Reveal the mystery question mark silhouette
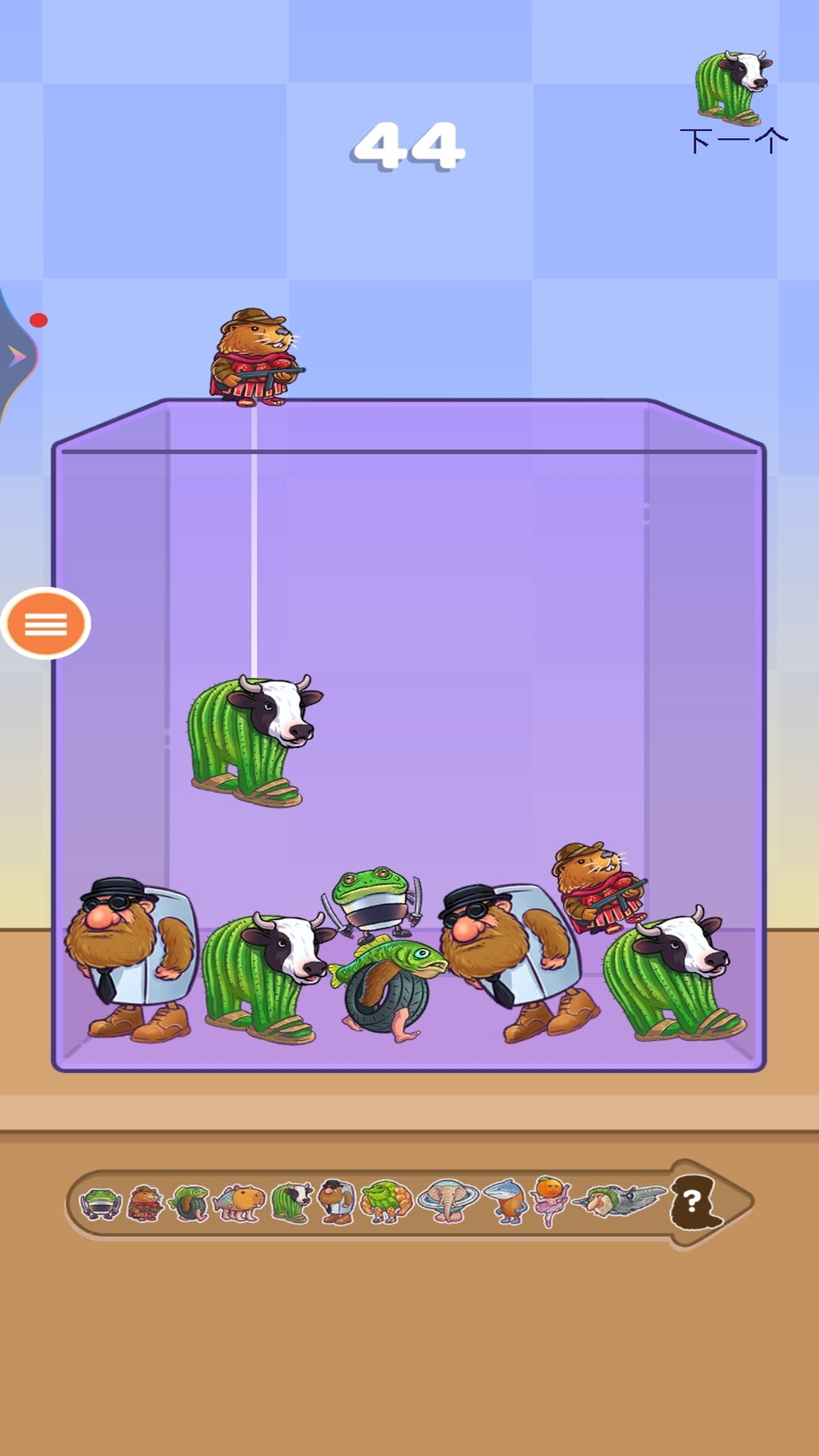Viewport: 819px width, 1456px height. 694,1203
